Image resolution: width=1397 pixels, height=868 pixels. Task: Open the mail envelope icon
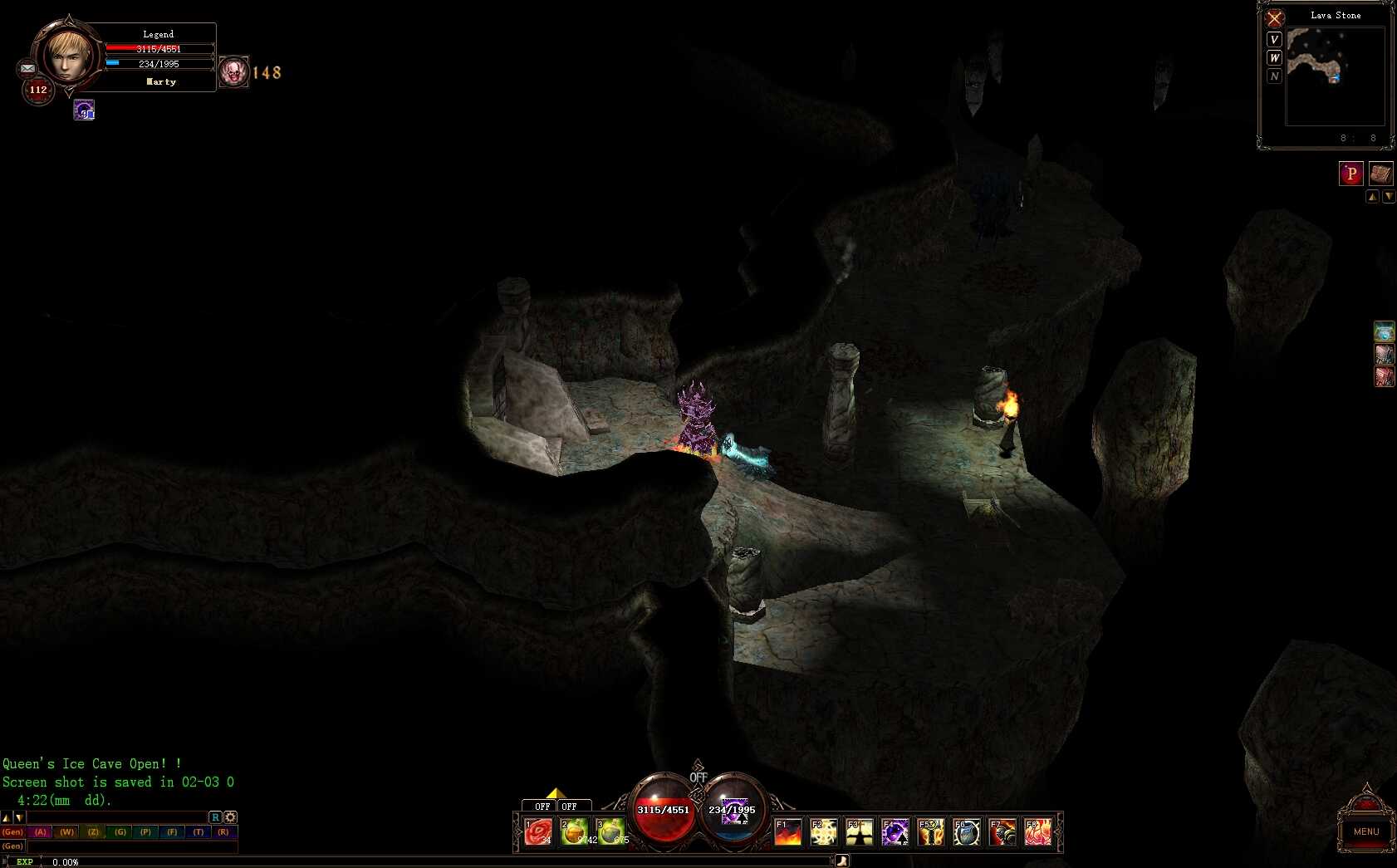click(27, 69)
